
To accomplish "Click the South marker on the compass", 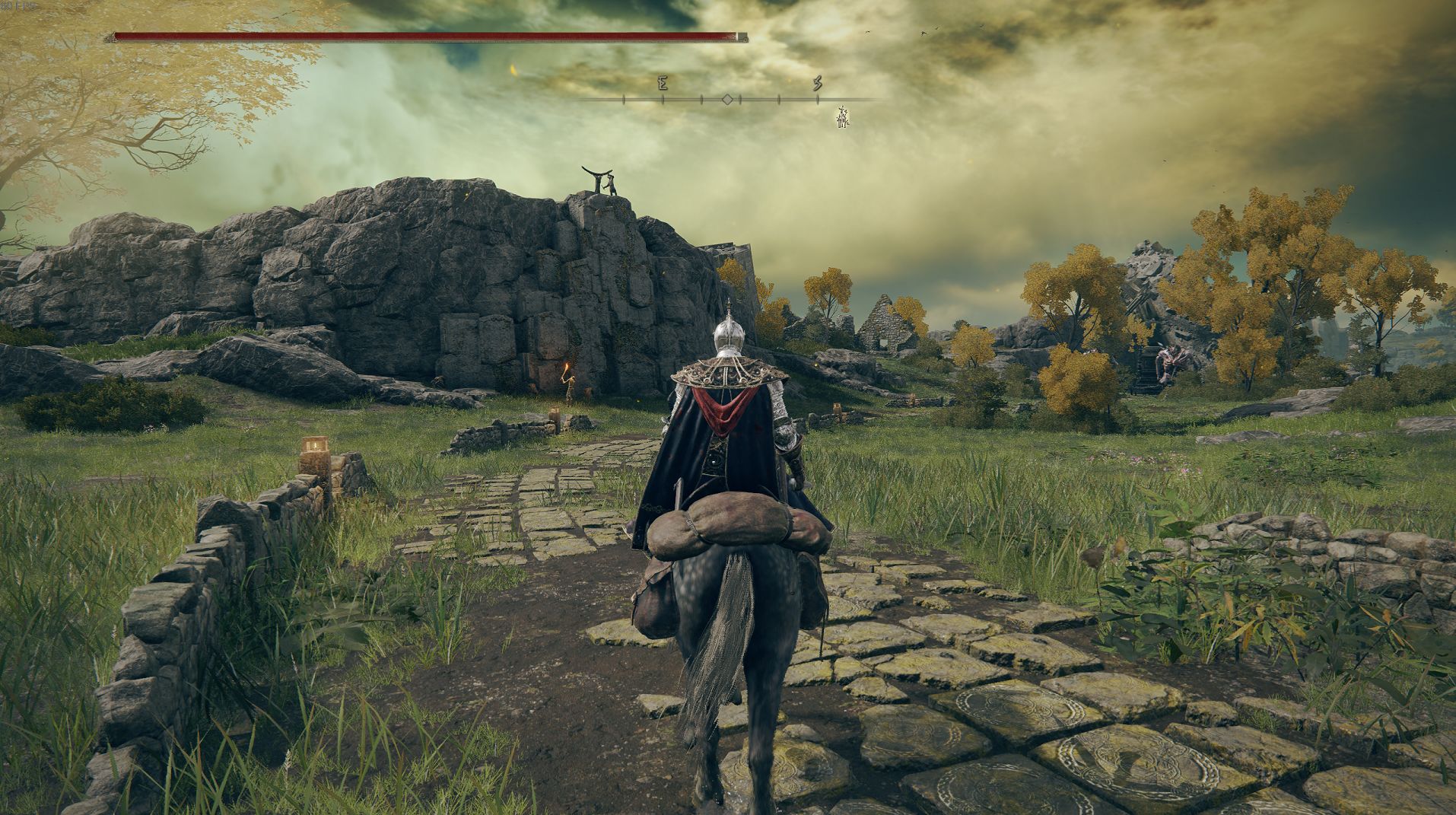I will click(x=818, y=83).
